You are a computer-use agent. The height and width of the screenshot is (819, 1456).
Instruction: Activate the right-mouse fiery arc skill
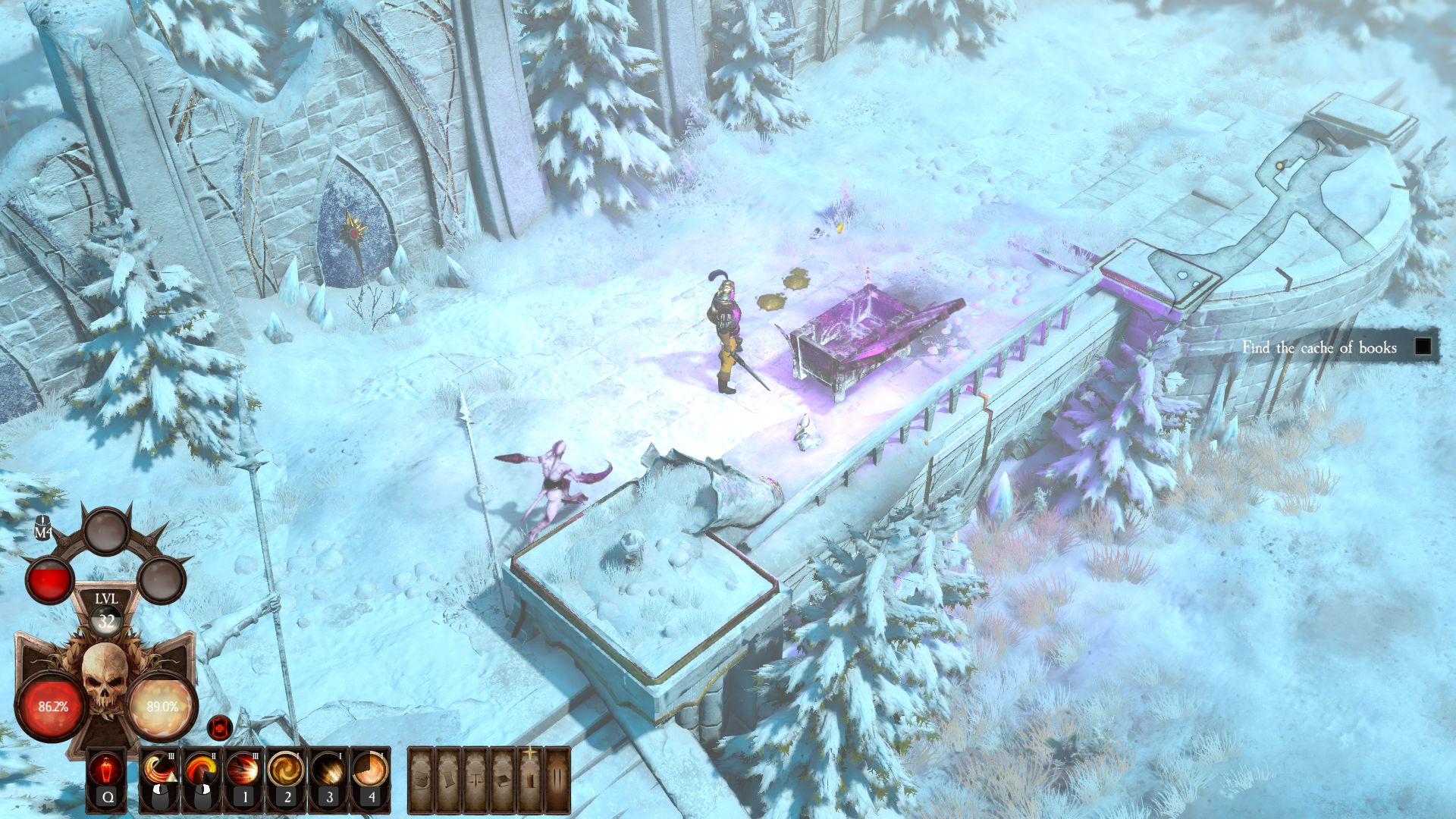pos(201,770)
